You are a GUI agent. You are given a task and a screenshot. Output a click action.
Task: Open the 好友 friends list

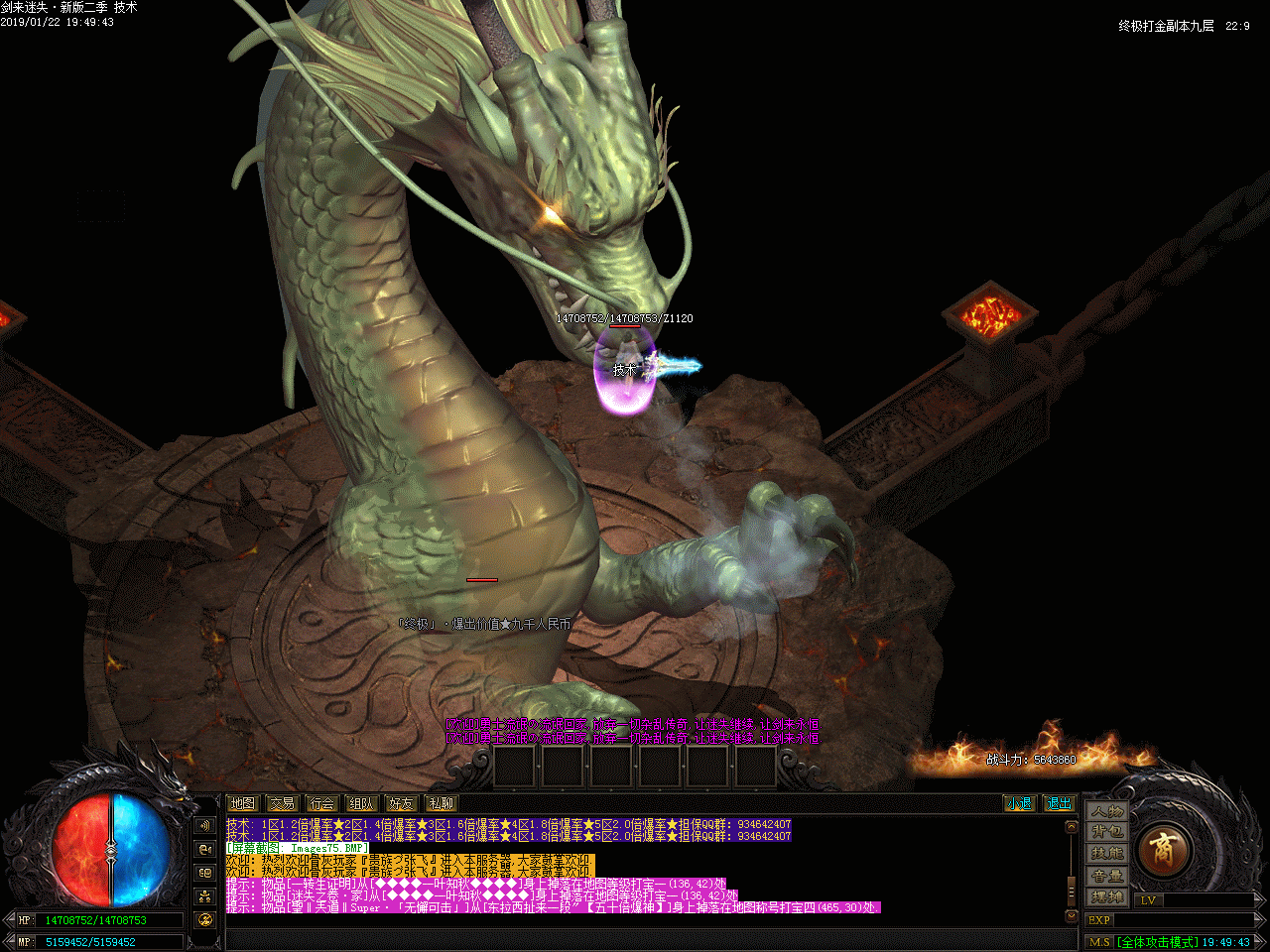point(402,803)
